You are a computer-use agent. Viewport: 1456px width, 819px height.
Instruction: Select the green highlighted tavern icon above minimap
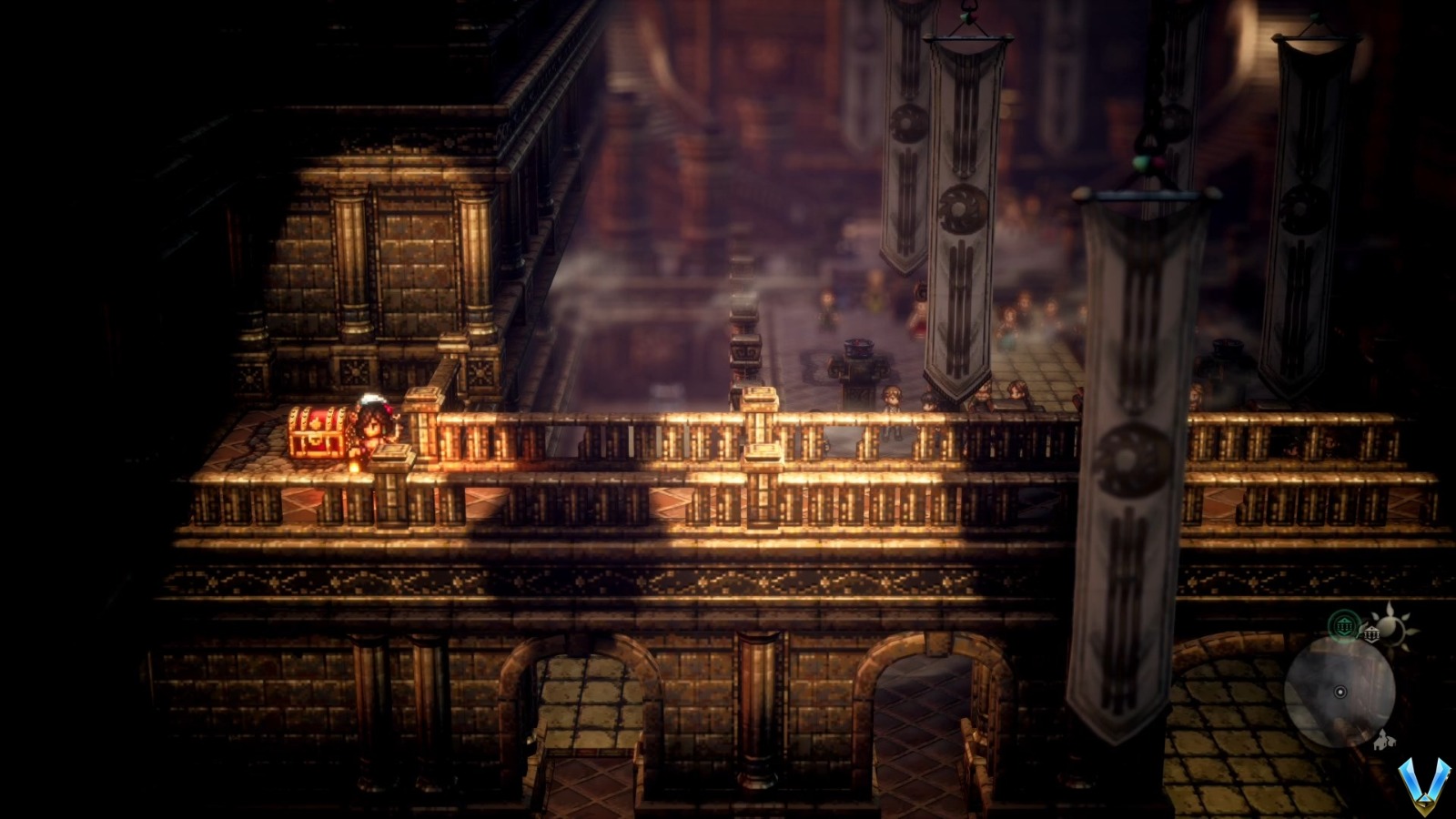(1343, 624)
